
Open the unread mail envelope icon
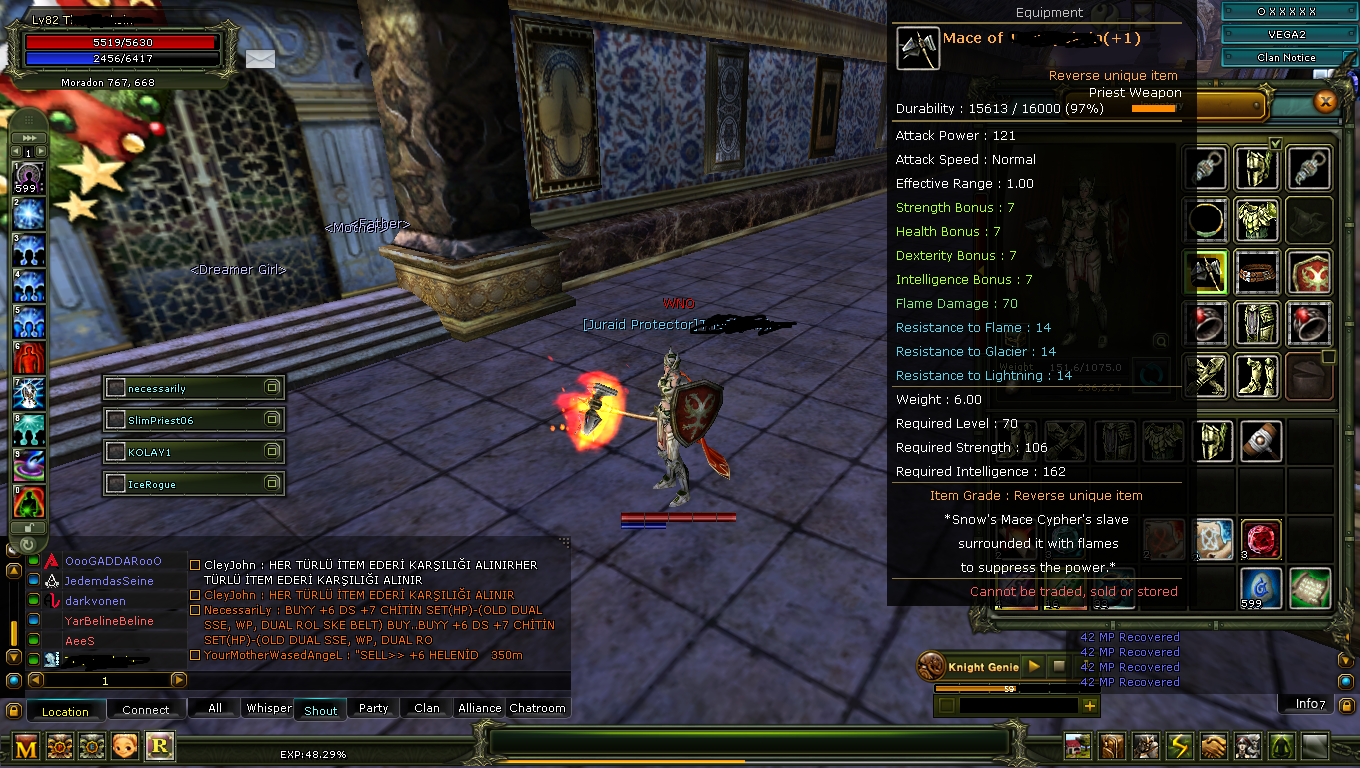click(260, 59)
